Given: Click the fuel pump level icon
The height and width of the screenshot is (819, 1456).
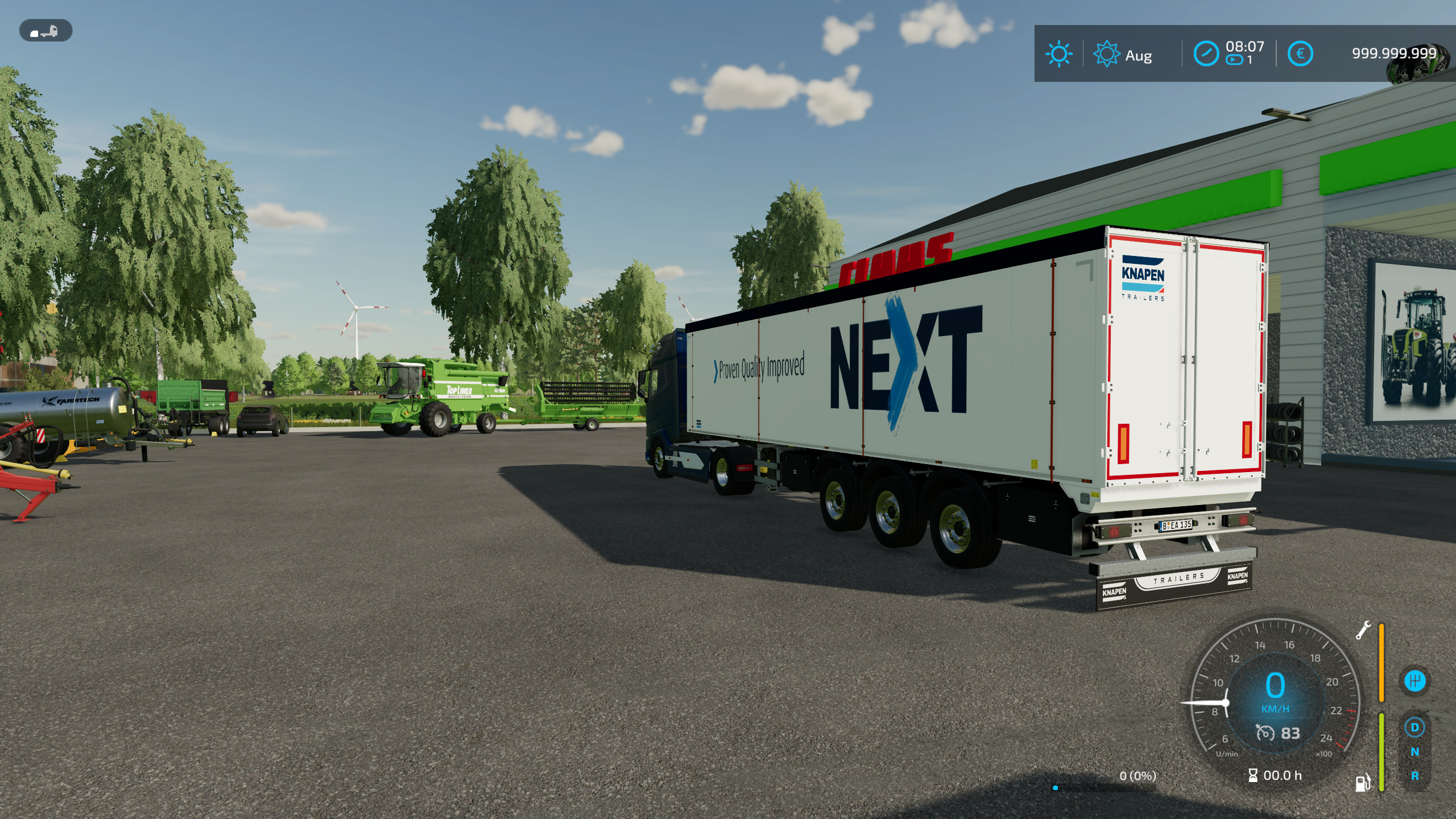Looking at the screenshot, I should coord(1363,783).
